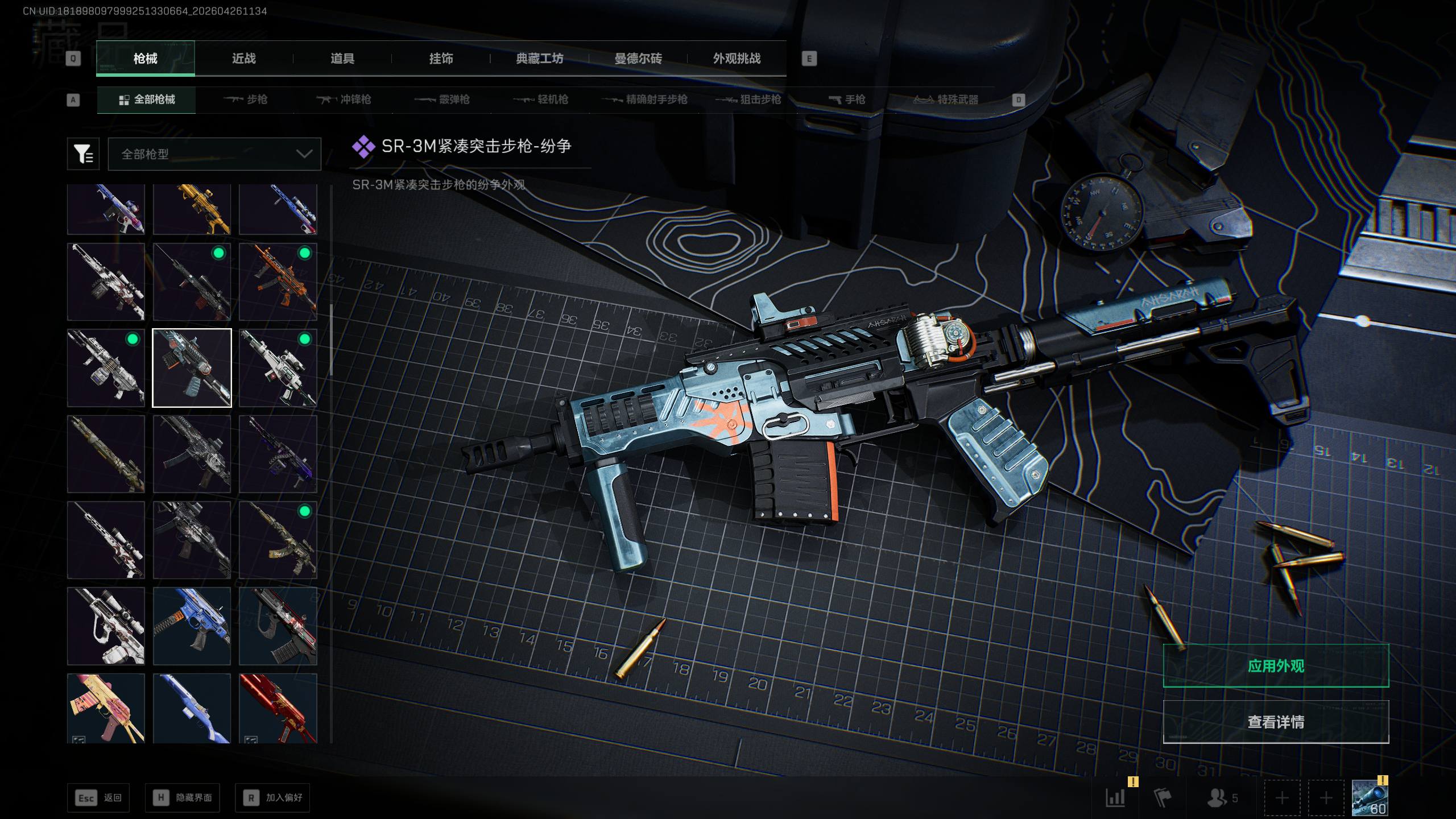The width and height of the screenshot is (1456, 819).
Task: Go to the 典藏工坊 tab
Action: [539, 59]
